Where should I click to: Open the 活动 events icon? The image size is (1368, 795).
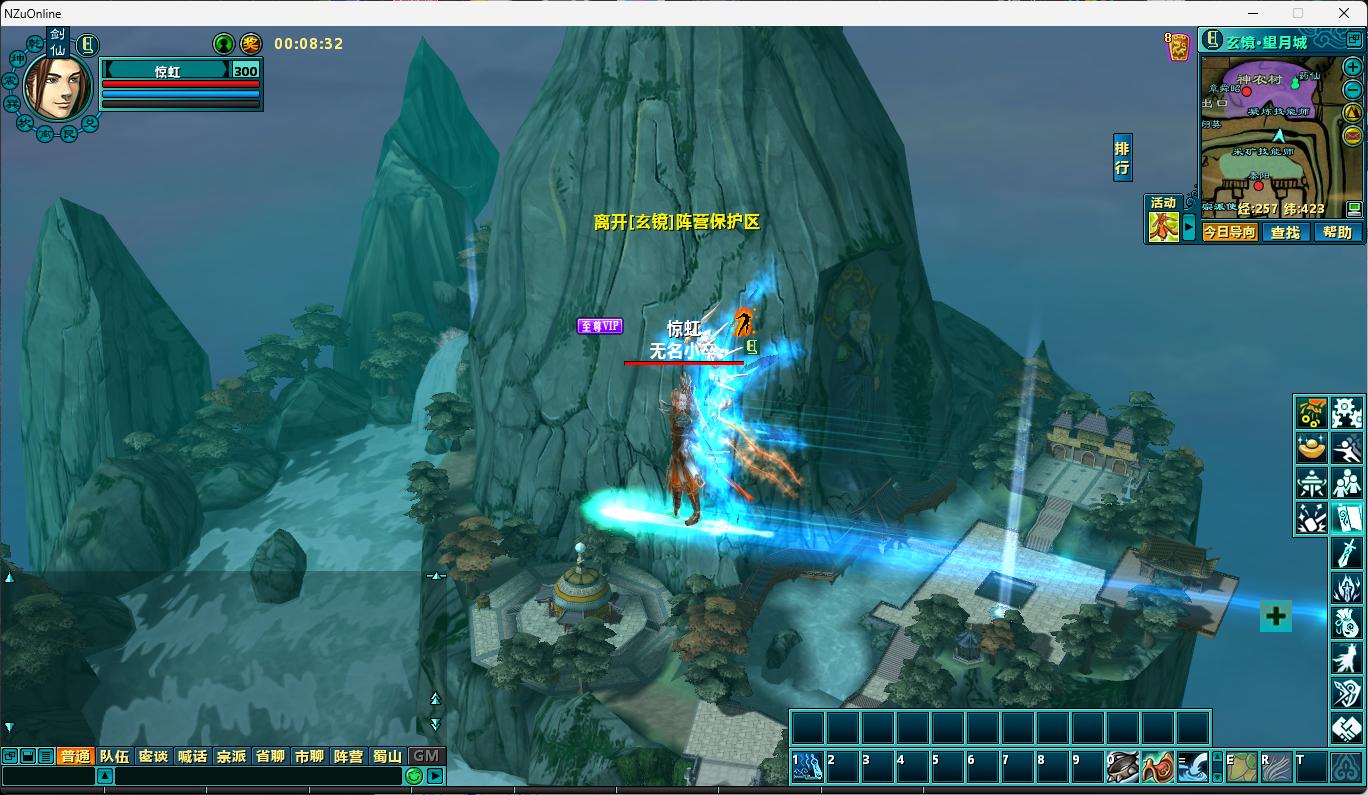(x=1162, y=227)
